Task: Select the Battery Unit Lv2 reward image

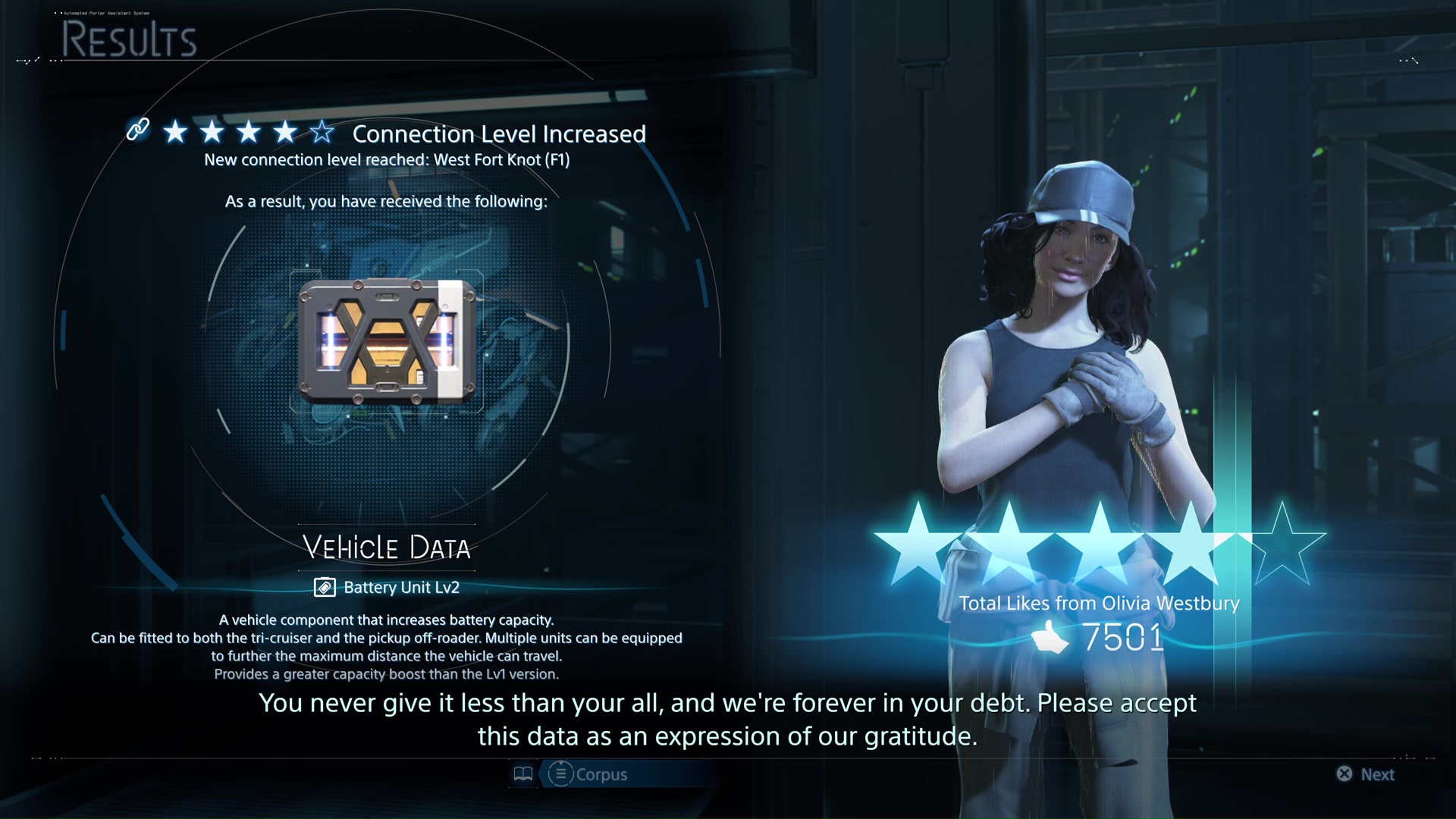Action: (x=387, y=342)
